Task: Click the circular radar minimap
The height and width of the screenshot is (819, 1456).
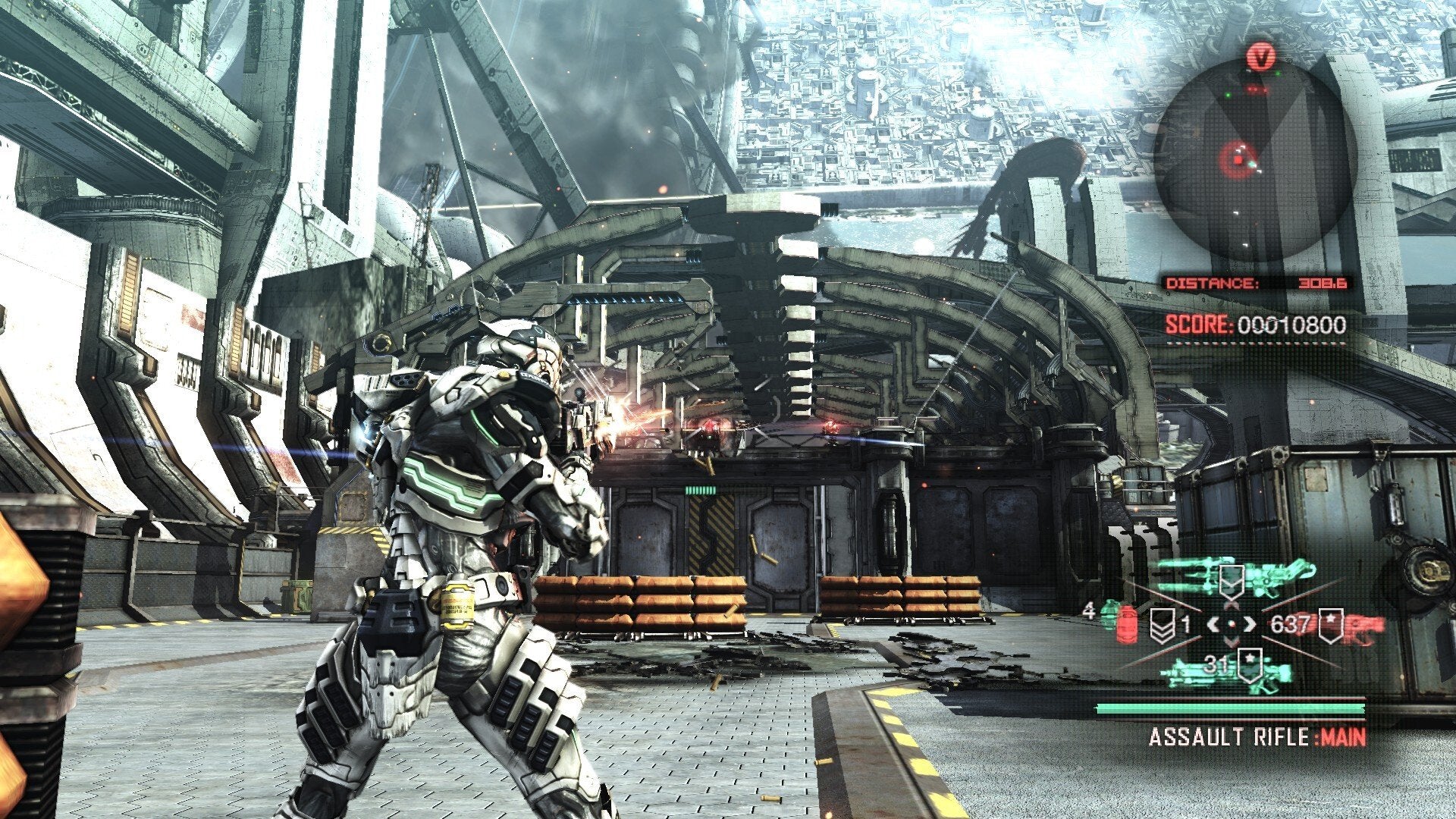Action: (1254, 161)
